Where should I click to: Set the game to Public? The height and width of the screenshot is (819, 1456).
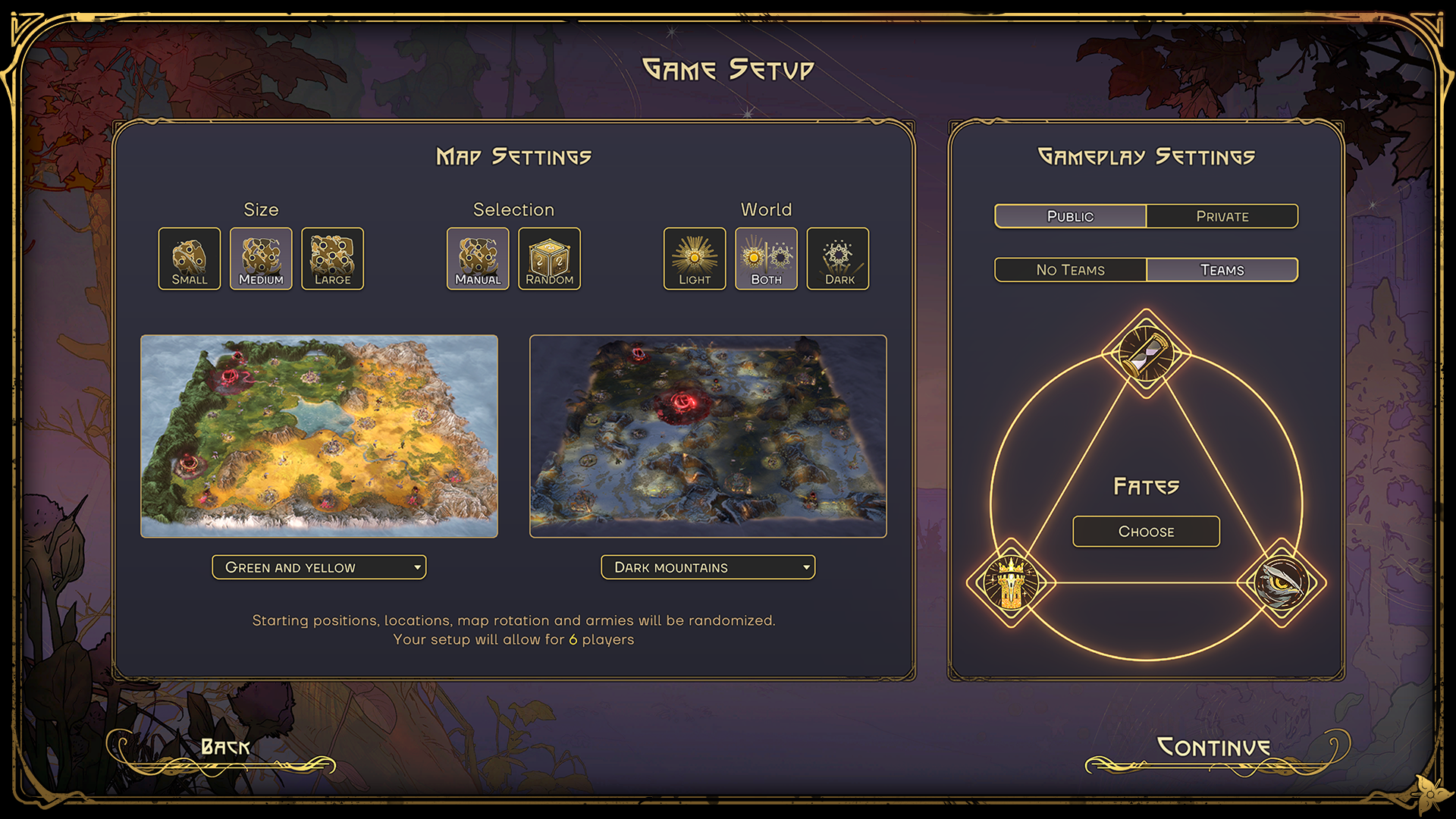1070,216
